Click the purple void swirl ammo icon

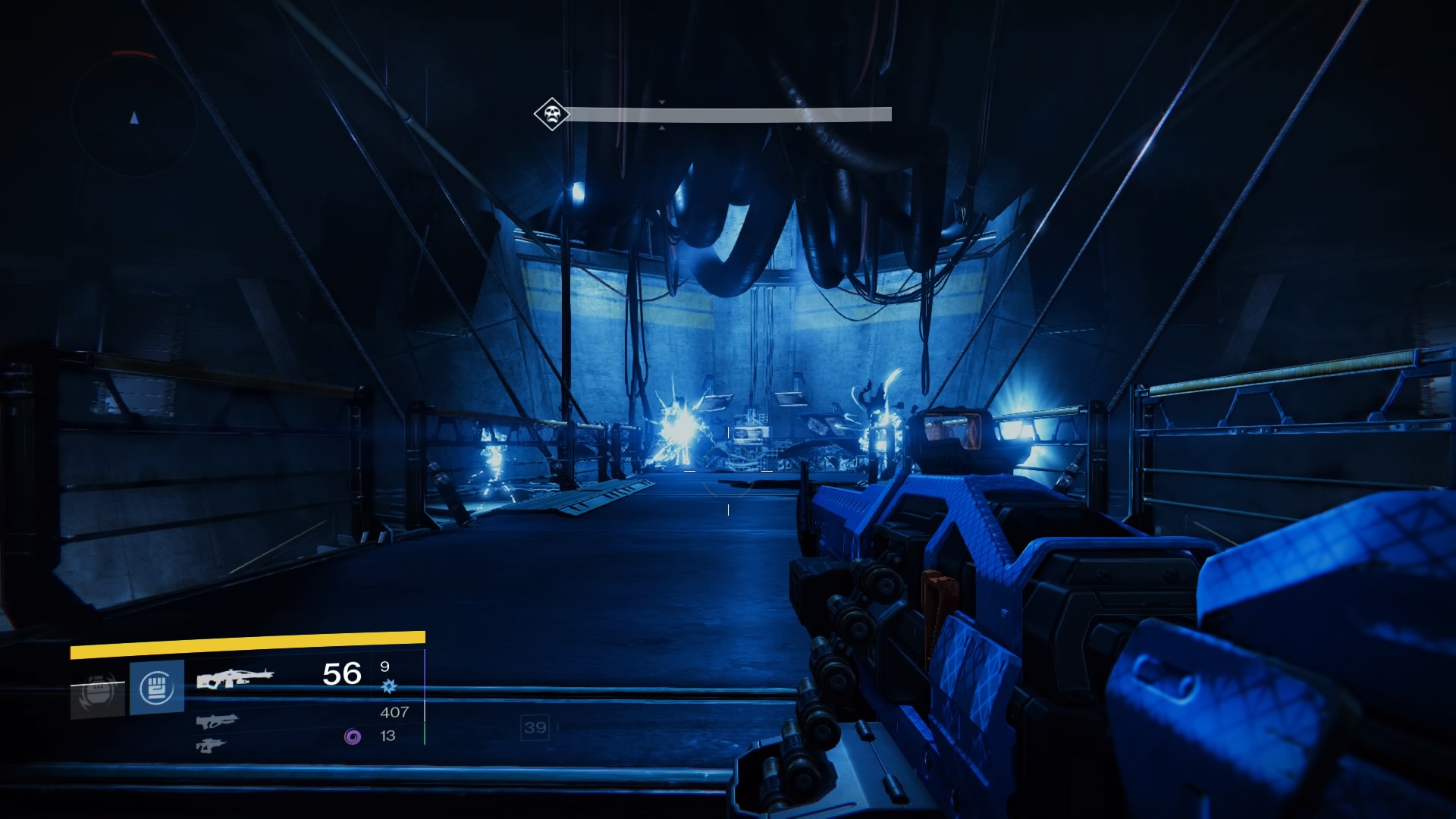[353, 736]
